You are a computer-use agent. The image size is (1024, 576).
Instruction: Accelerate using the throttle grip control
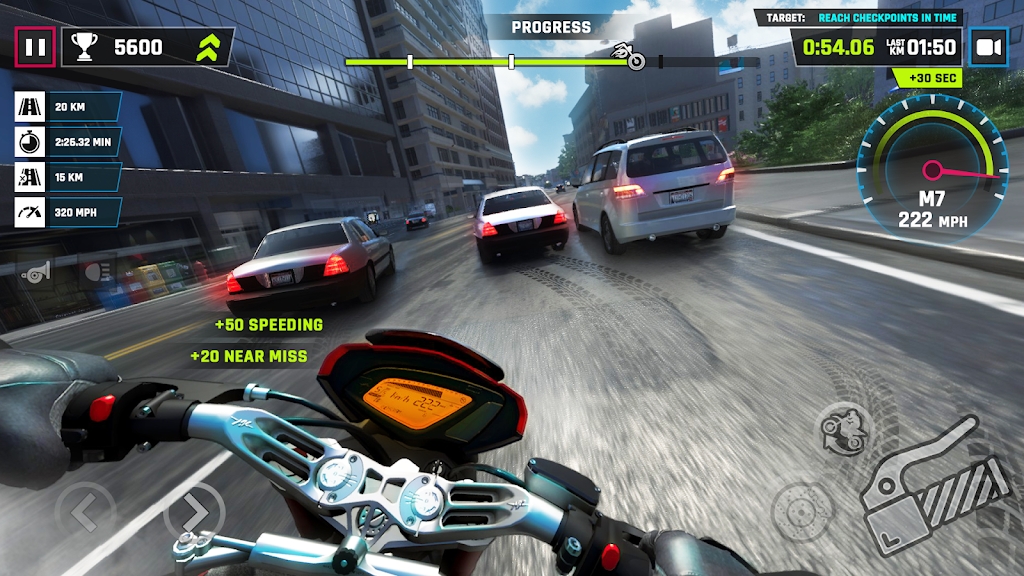[x=935, y=488]
